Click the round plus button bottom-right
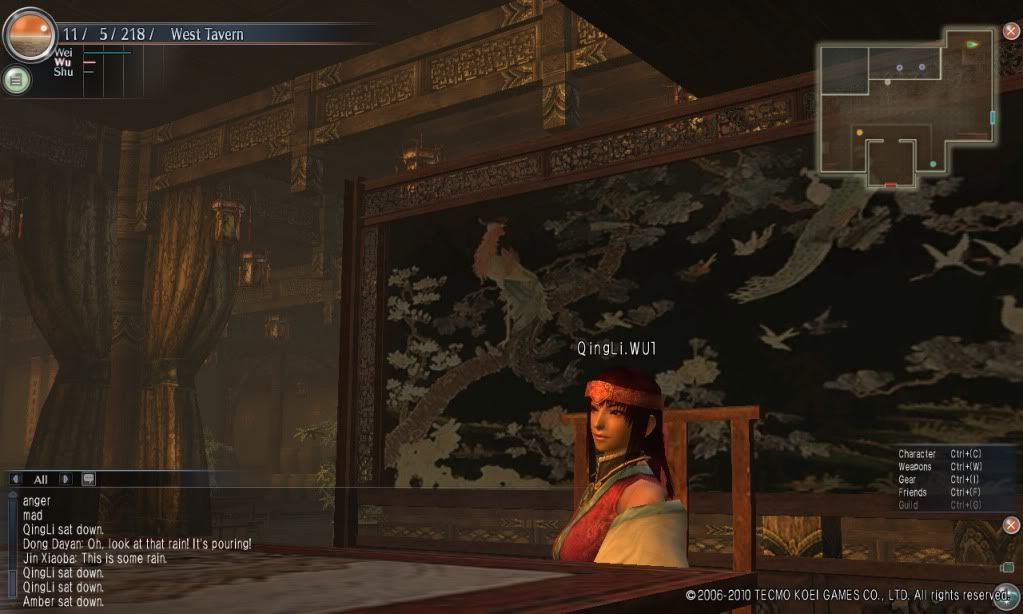The height and width of the screenshot is (614, 1023). pyautogui.click(x=1005, y=592)
